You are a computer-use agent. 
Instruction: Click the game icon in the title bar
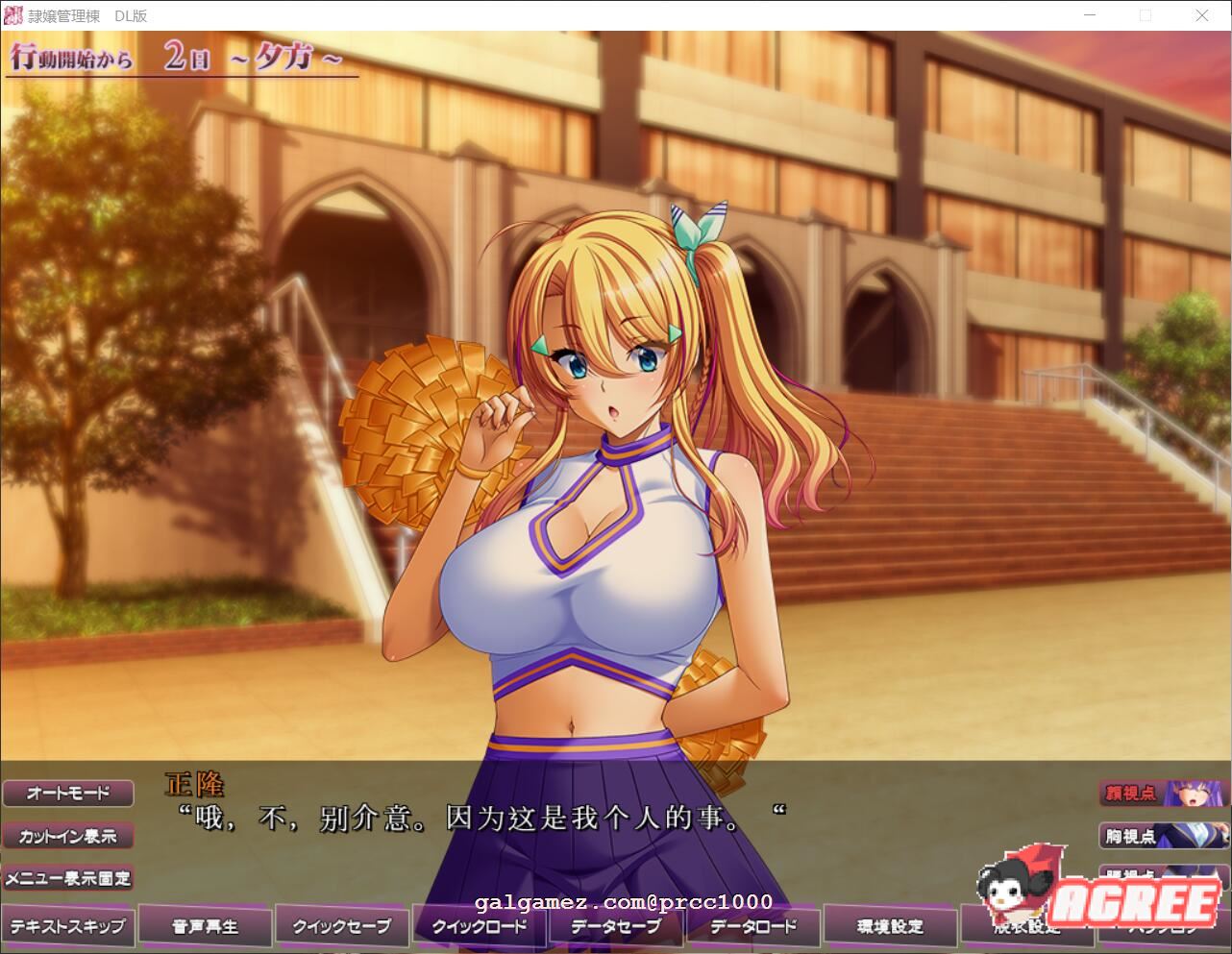click(x=12, y=14)
